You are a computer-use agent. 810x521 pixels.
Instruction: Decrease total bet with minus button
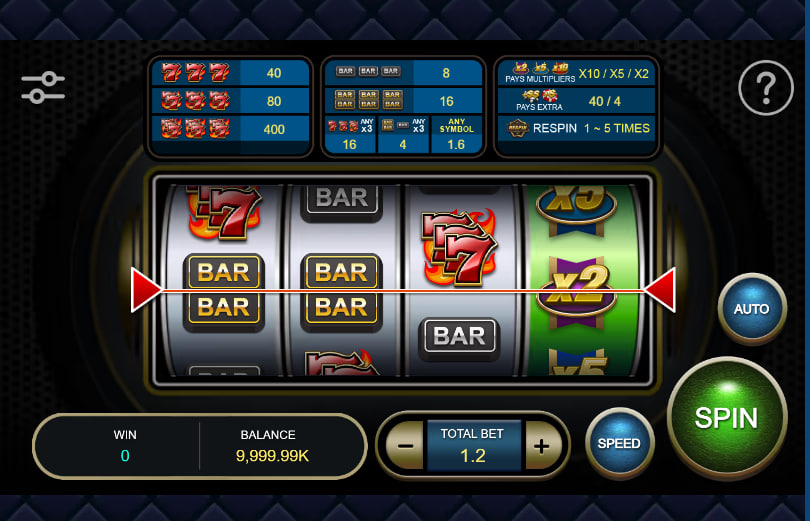pyautogui.click(x=405, y=446)
